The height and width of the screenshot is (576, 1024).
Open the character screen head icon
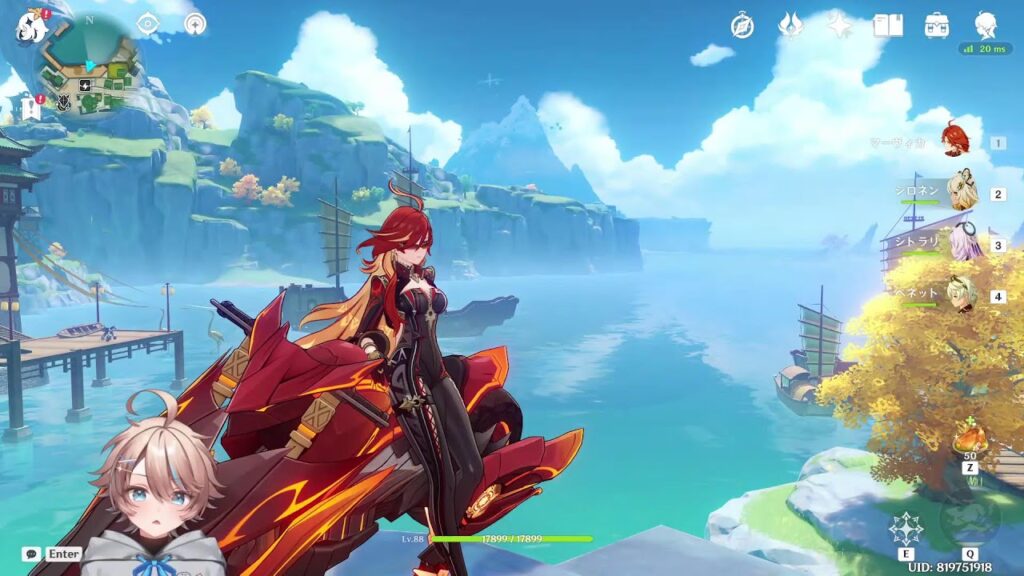pos(986,26)
